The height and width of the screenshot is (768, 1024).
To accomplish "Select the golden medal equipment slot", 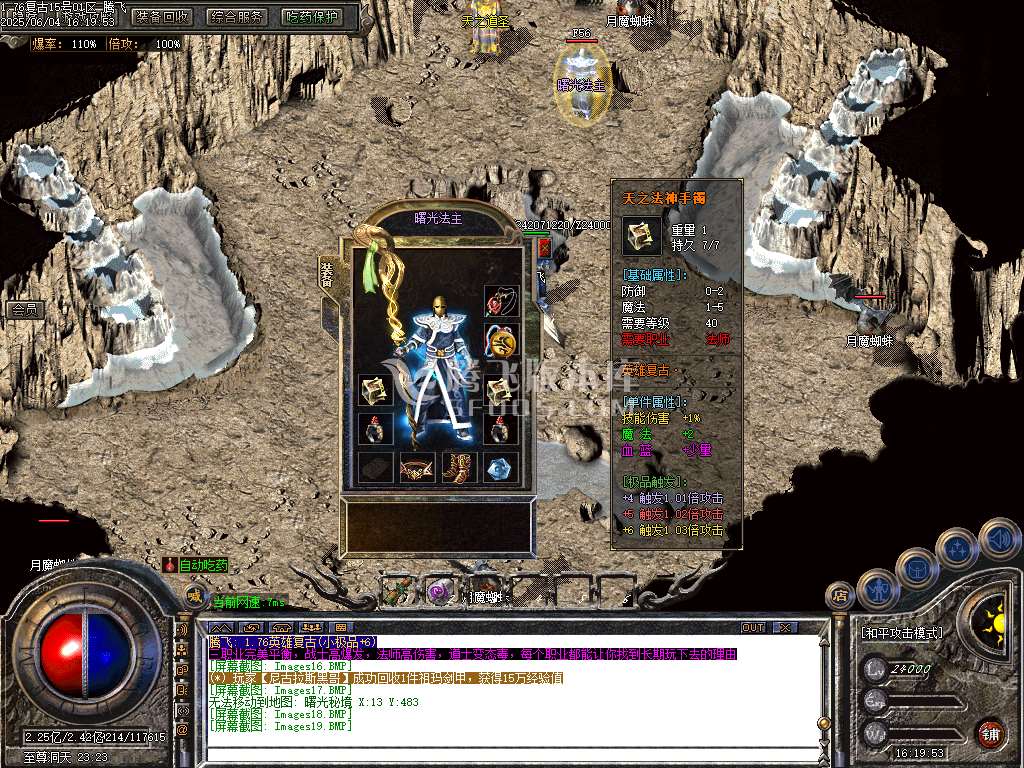I will click(500, 341).
